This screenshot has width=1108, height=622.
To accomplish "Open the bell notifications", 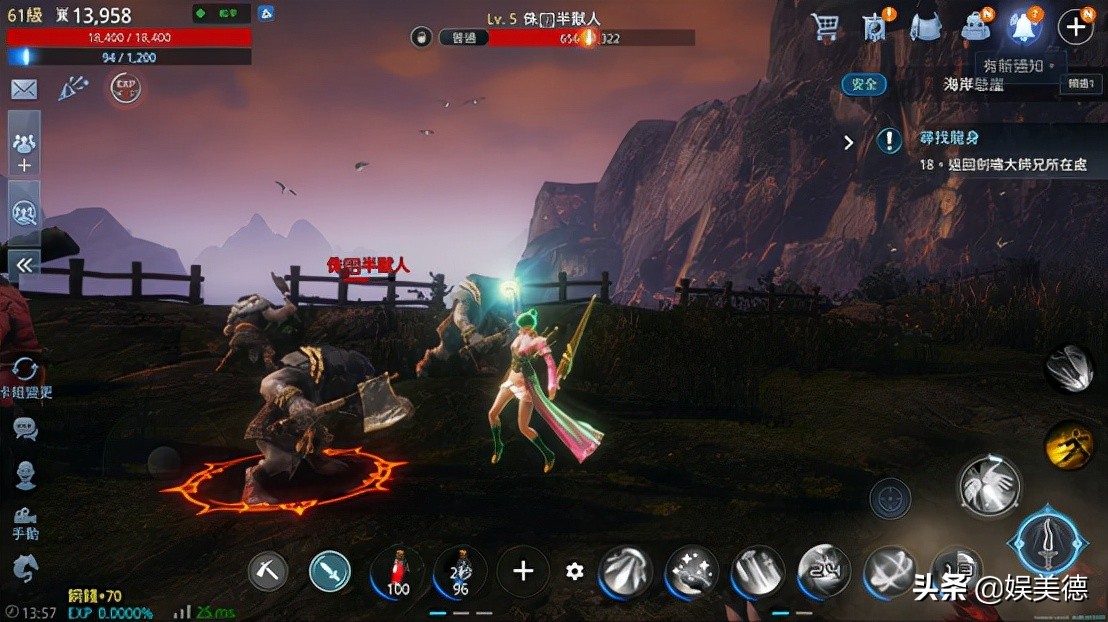I will 1023,27.
